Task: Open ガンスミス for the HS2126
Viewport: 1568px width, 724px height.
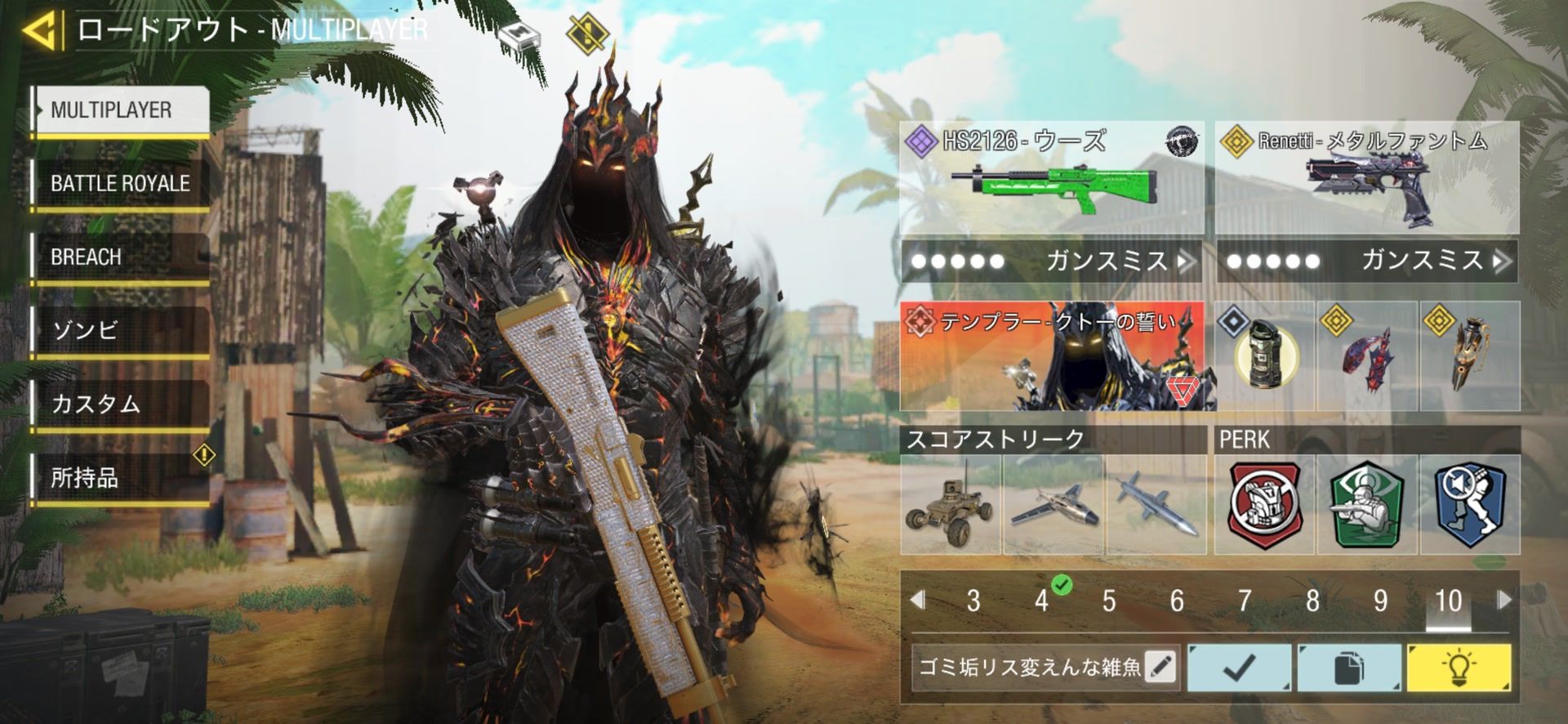Action: pos(1051,261)
